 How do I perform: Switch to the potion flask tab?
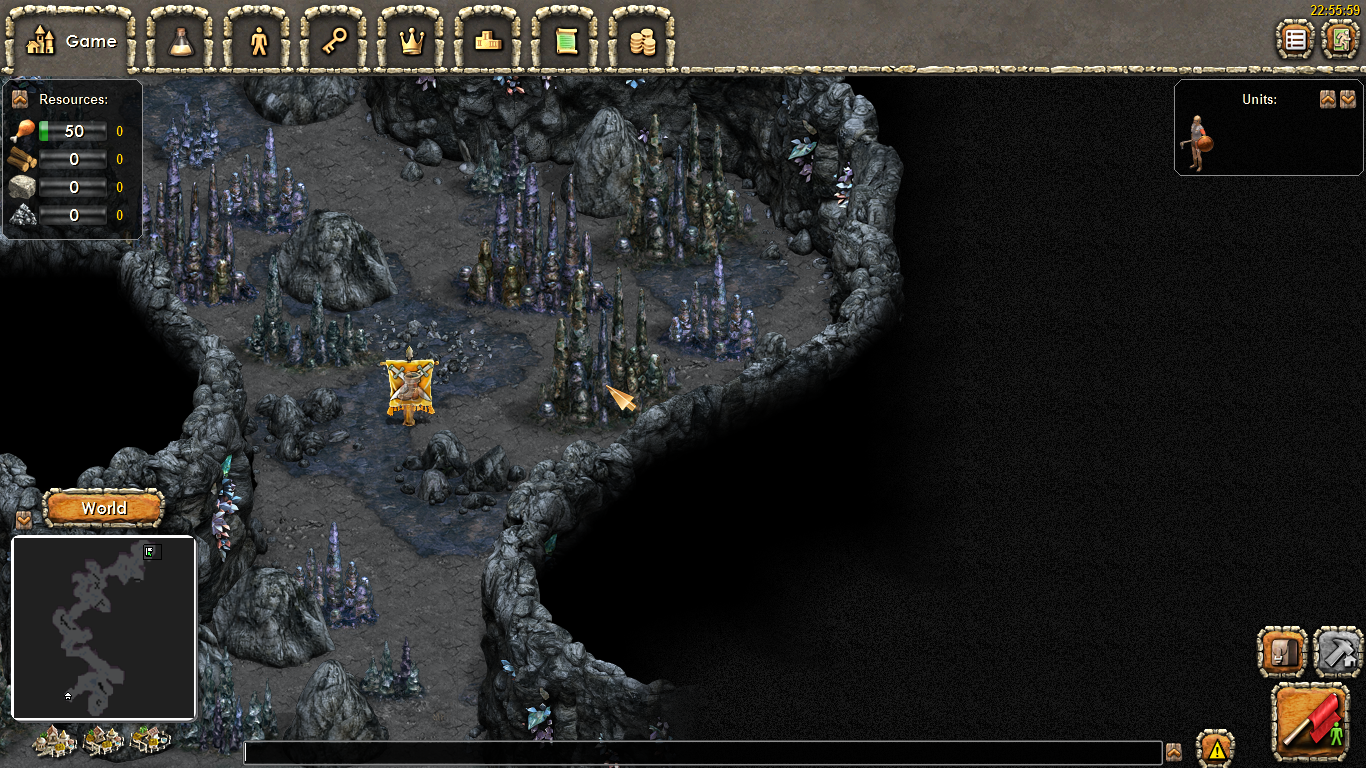pos(181,41)
